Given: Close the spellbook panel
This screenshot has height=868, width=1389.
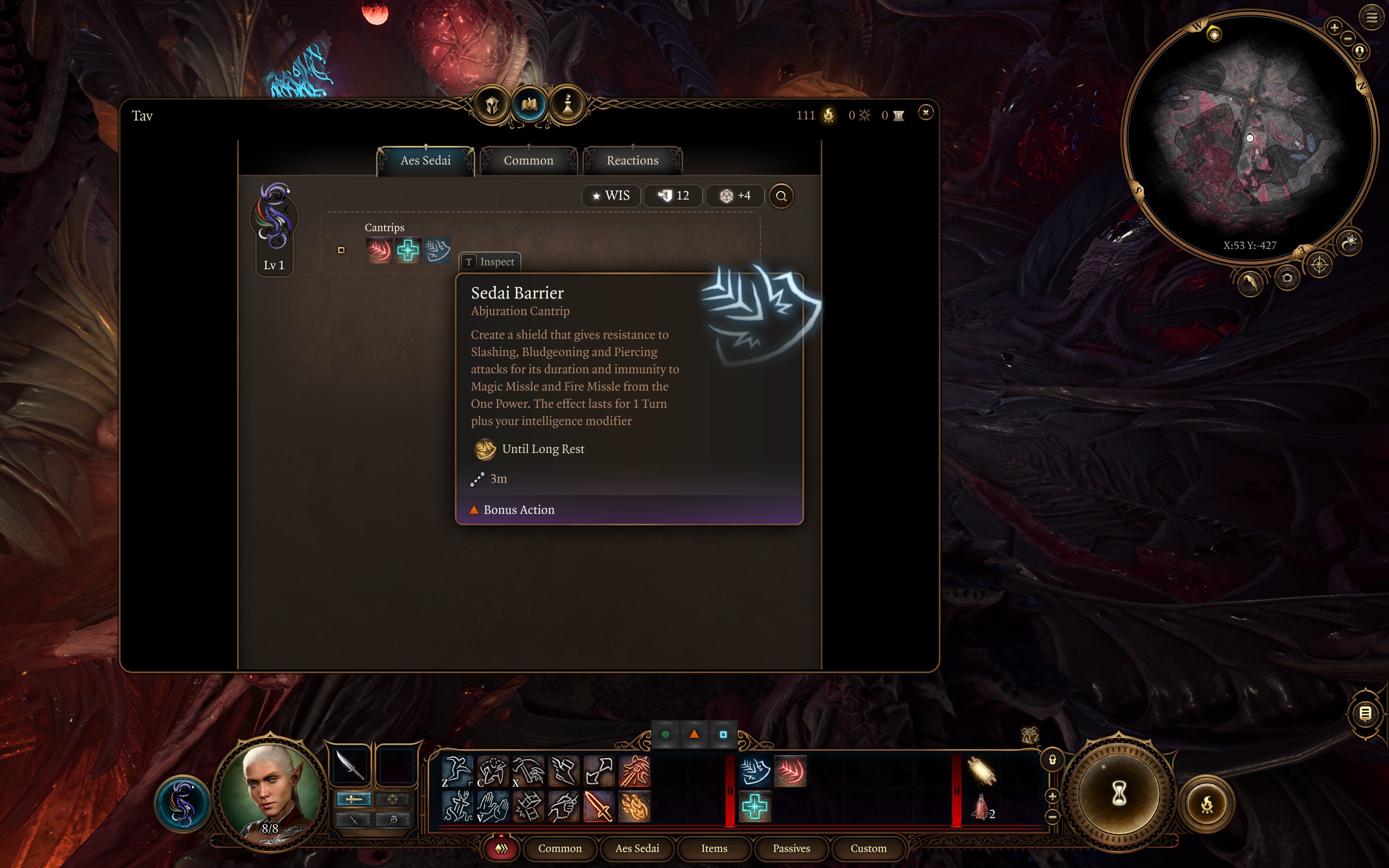Looking at the screenshot, I should 925,112.
